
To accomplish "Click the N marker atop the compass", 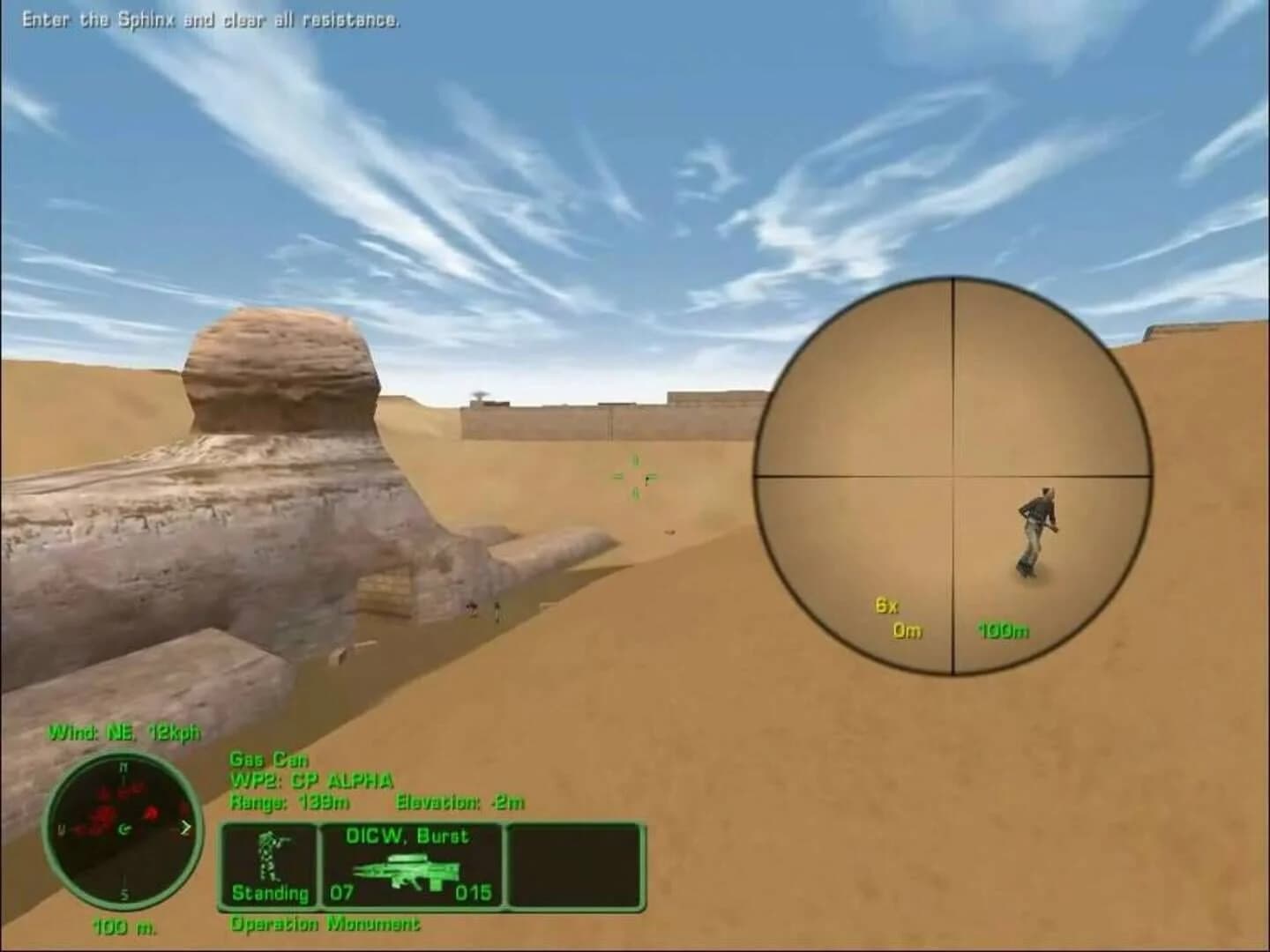I will pos(125,766).
